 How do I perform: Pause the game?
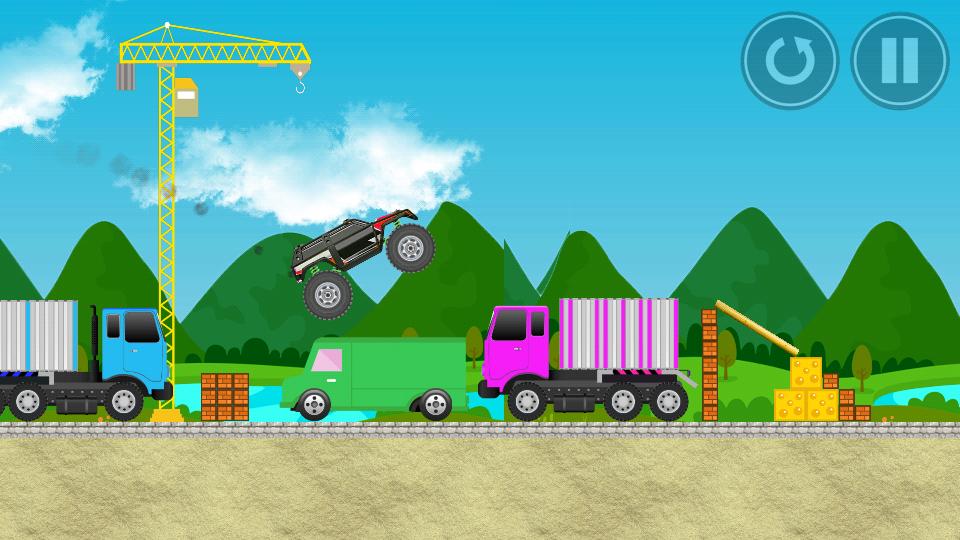899,61
